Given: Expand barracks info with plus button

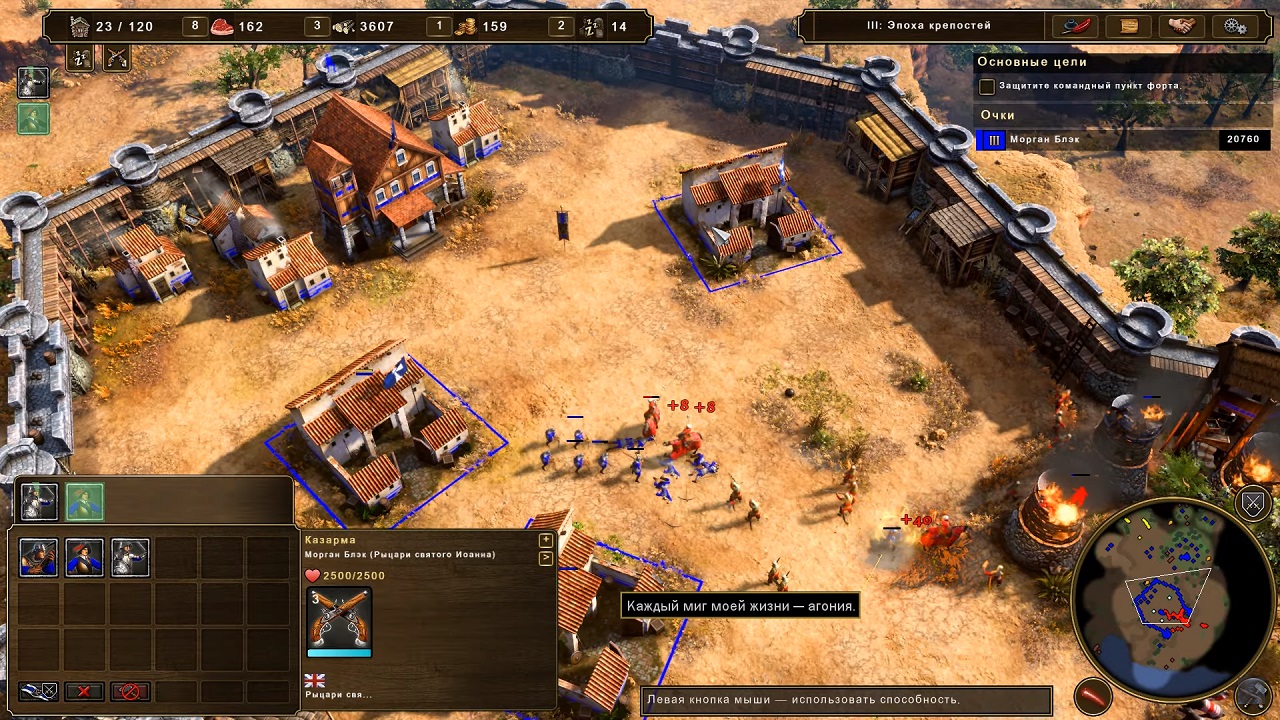Looking at the screenshot, I should (x=546, y=540).
